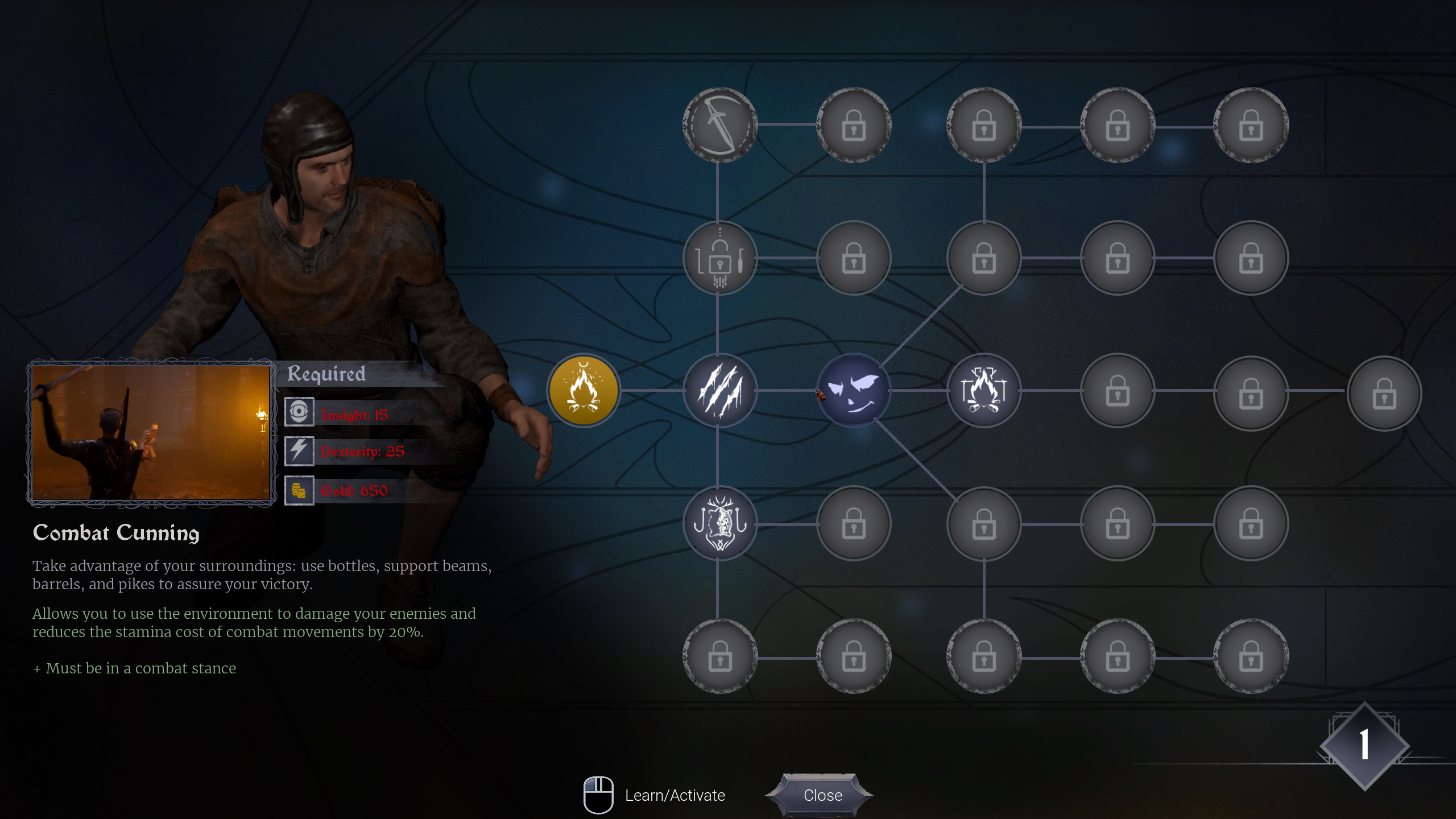Click the Combat Cunning preview thumbnail
The width and height of the screenshot is (1456, 819).
tap(151, 433)
